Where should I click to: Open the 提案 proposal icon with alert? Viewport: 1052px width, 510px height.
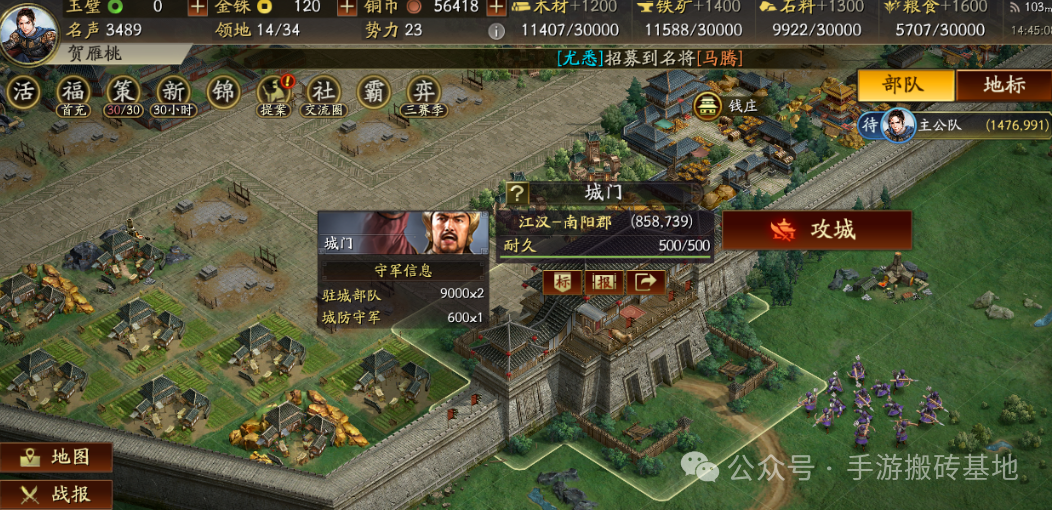click(x=273, y=92)
